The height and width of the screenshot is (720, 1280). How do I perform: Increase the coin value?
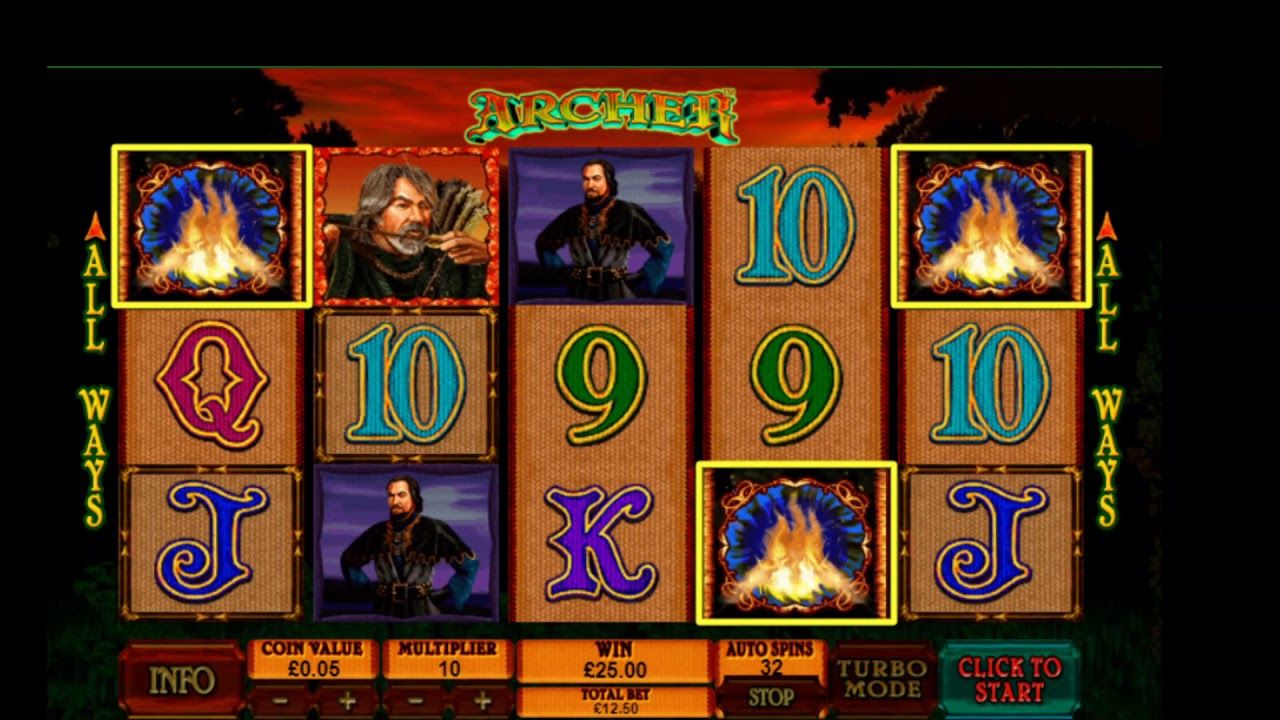346,700
